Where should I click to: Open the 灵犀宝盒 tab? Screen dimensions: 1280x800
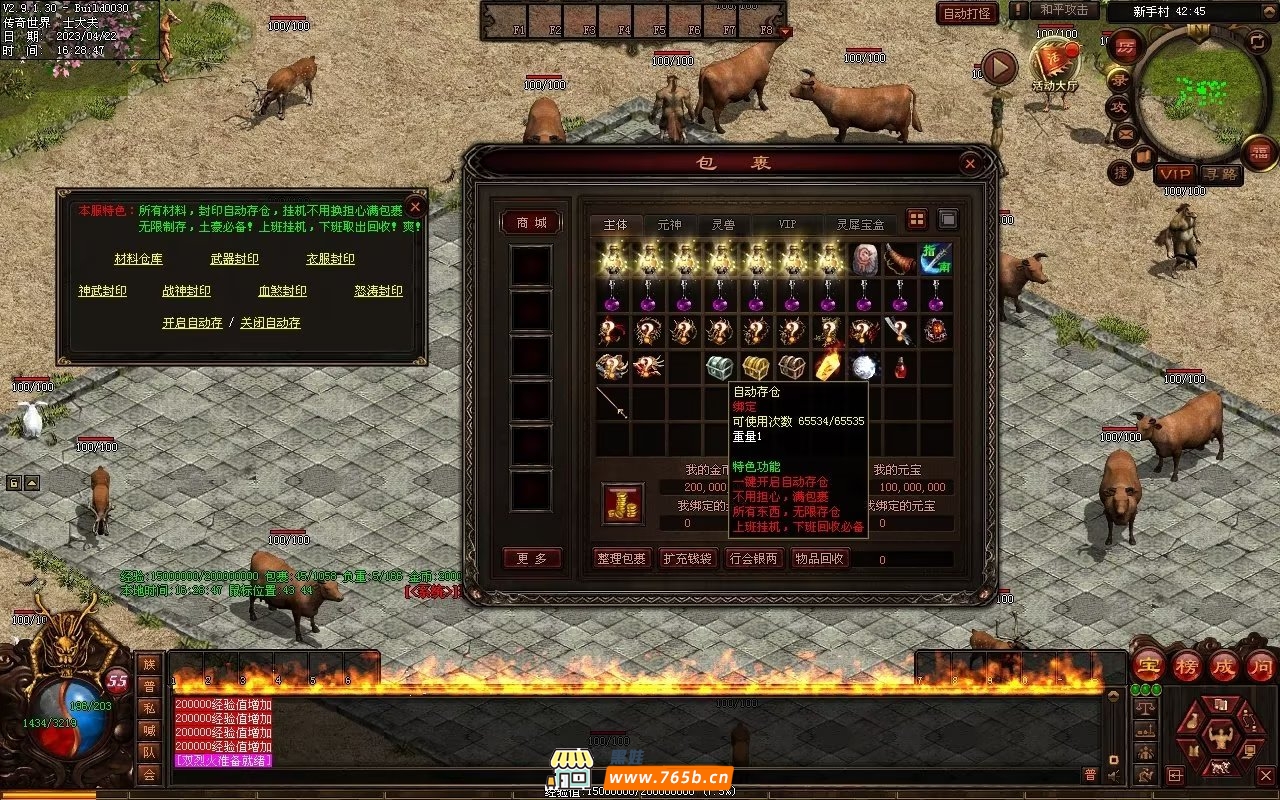pyautogui.click(x=860, y=224)
